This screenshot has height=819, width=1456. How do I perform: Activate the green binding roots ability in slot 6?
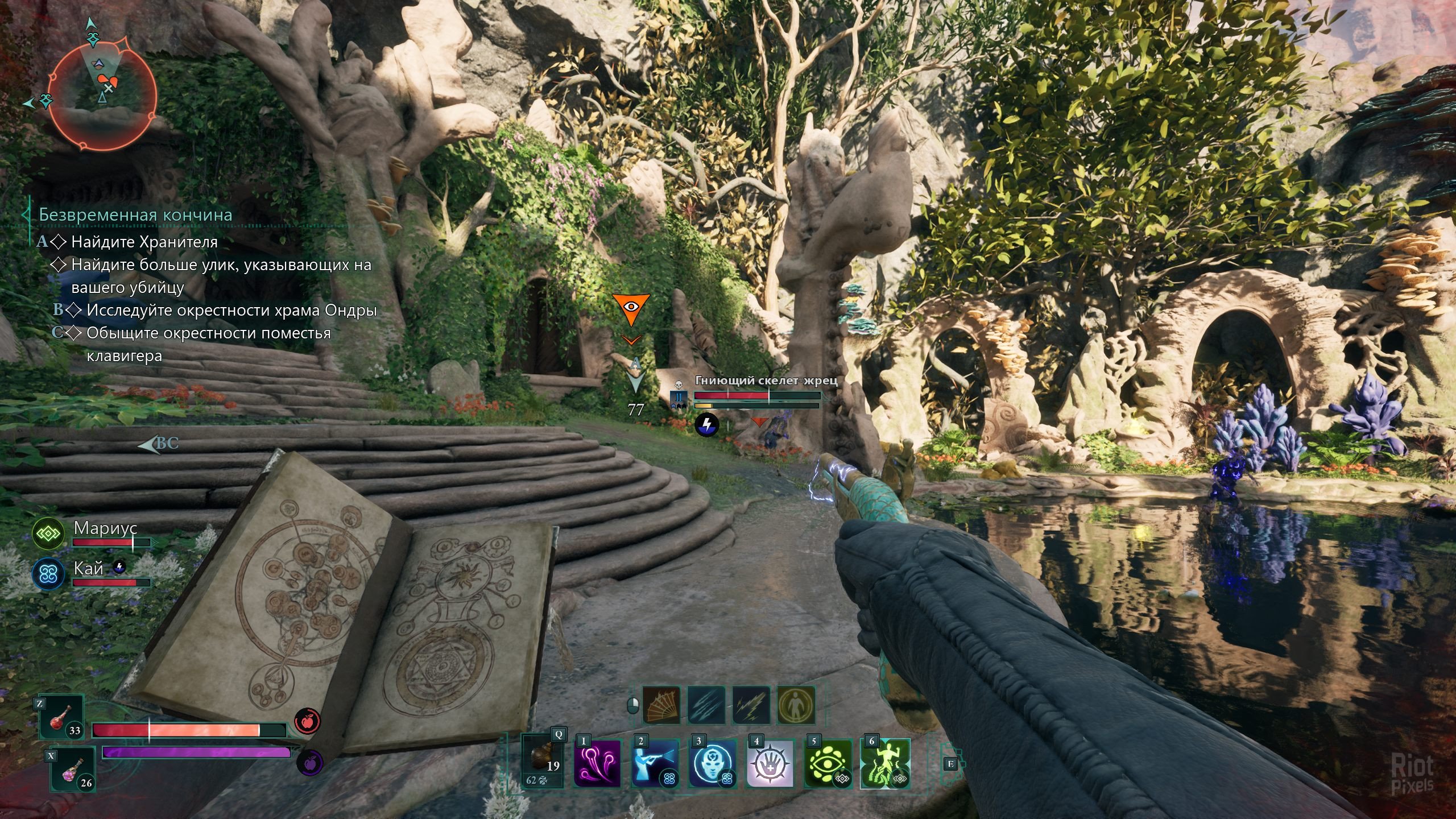885,764
